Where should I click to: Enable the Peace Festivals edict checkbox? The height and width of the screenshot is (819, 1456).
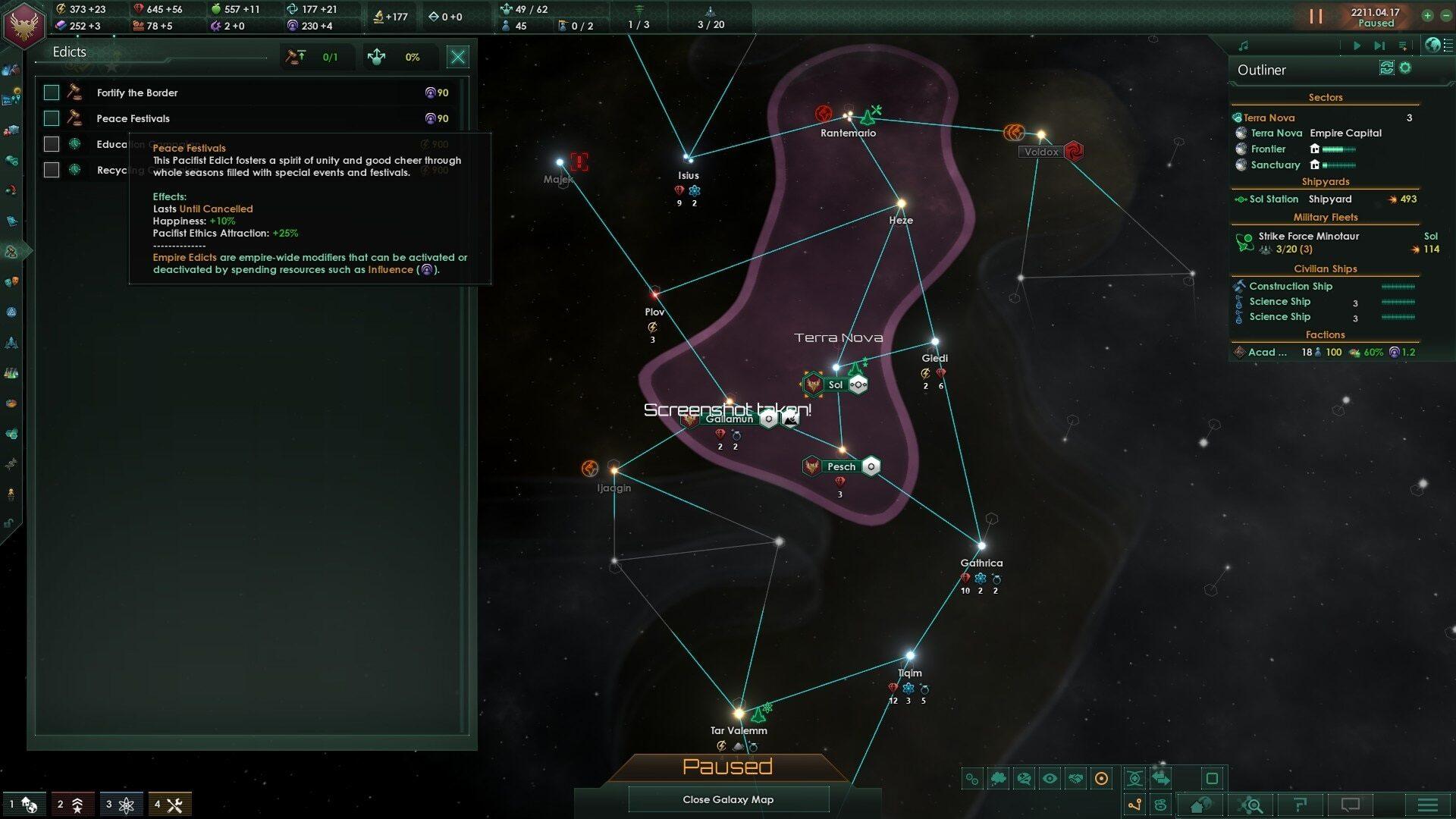point(52,118)
